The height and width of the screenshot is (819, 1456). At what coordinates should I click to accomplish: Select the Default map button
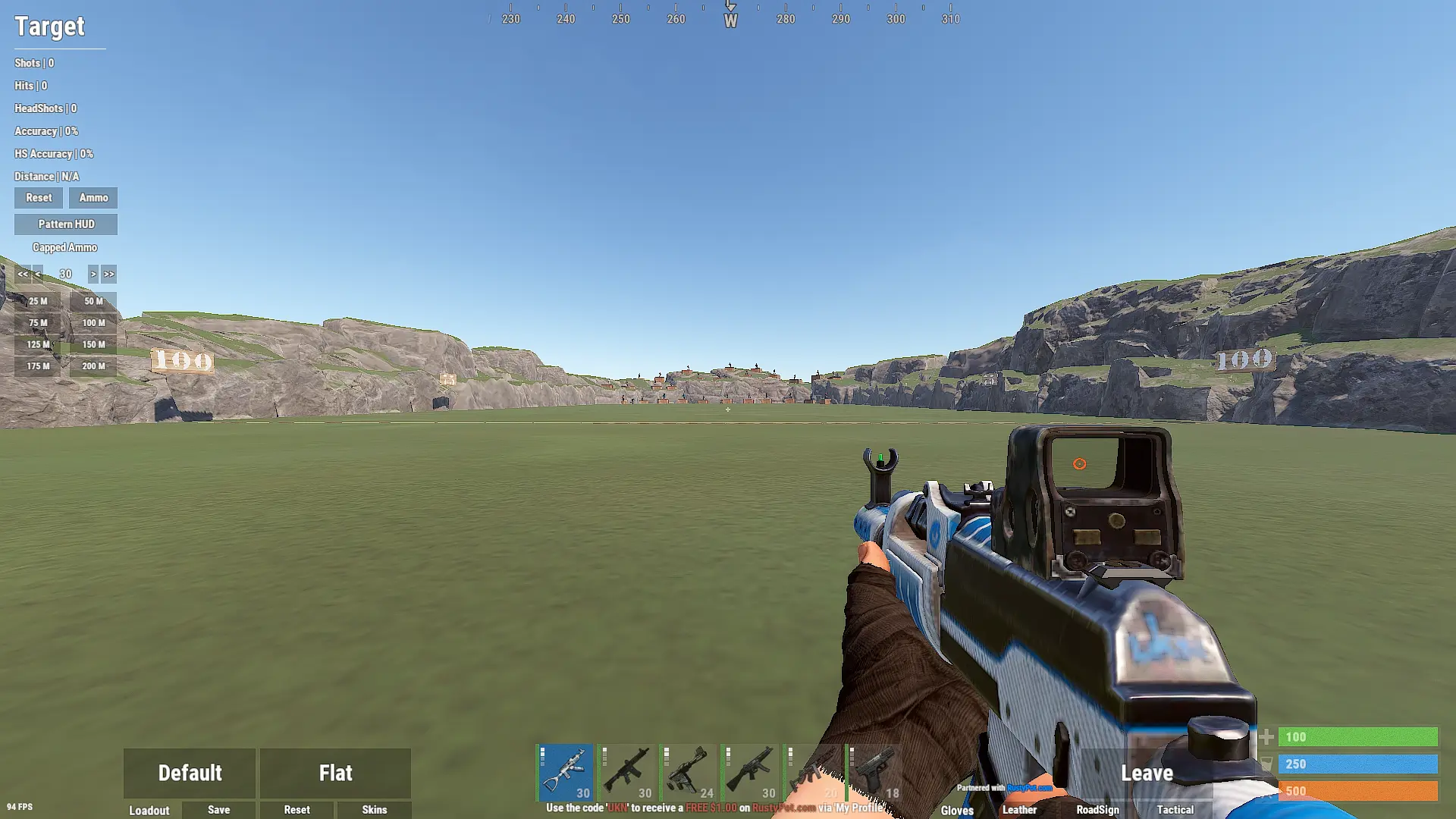point(190,773)
